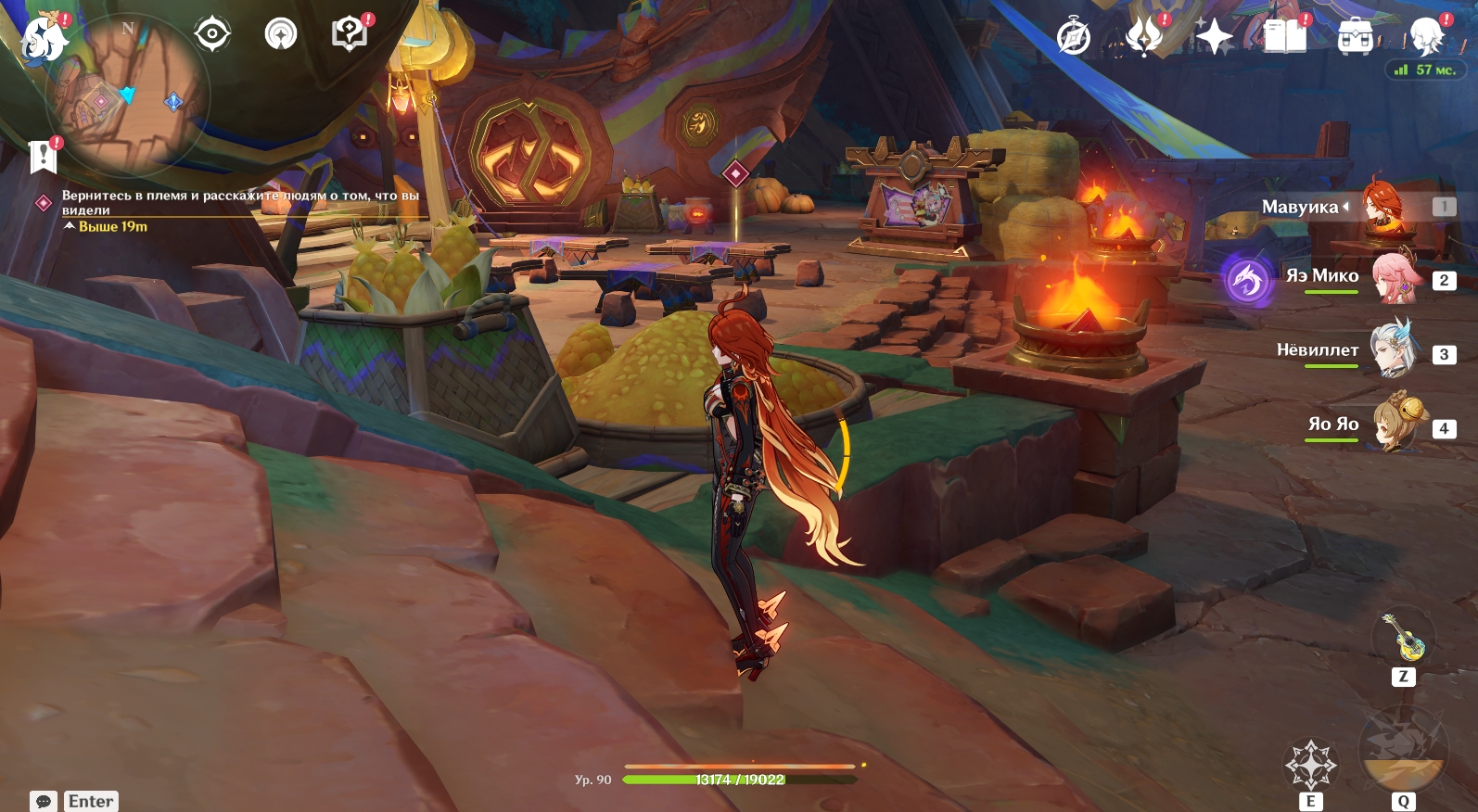The width and height of the screenshot is (1478, 812).
Task: Open the chat speech bubble icon
Action: point(44,801)
